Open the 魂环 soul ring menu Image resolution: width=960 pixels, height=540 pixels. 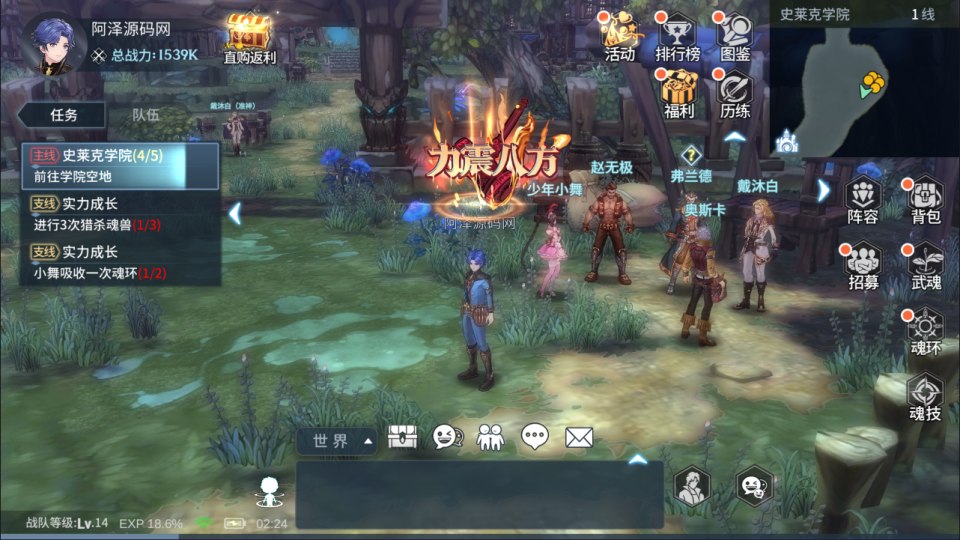pyautogui.click(x=925, y=328)
